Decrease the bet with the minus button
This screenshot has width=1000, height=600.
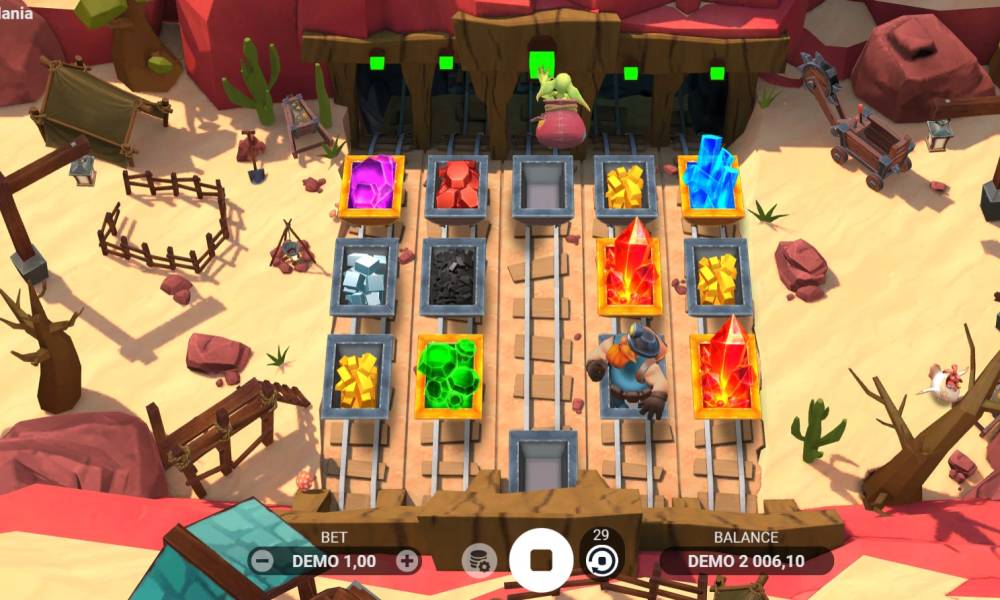point(262,561)
